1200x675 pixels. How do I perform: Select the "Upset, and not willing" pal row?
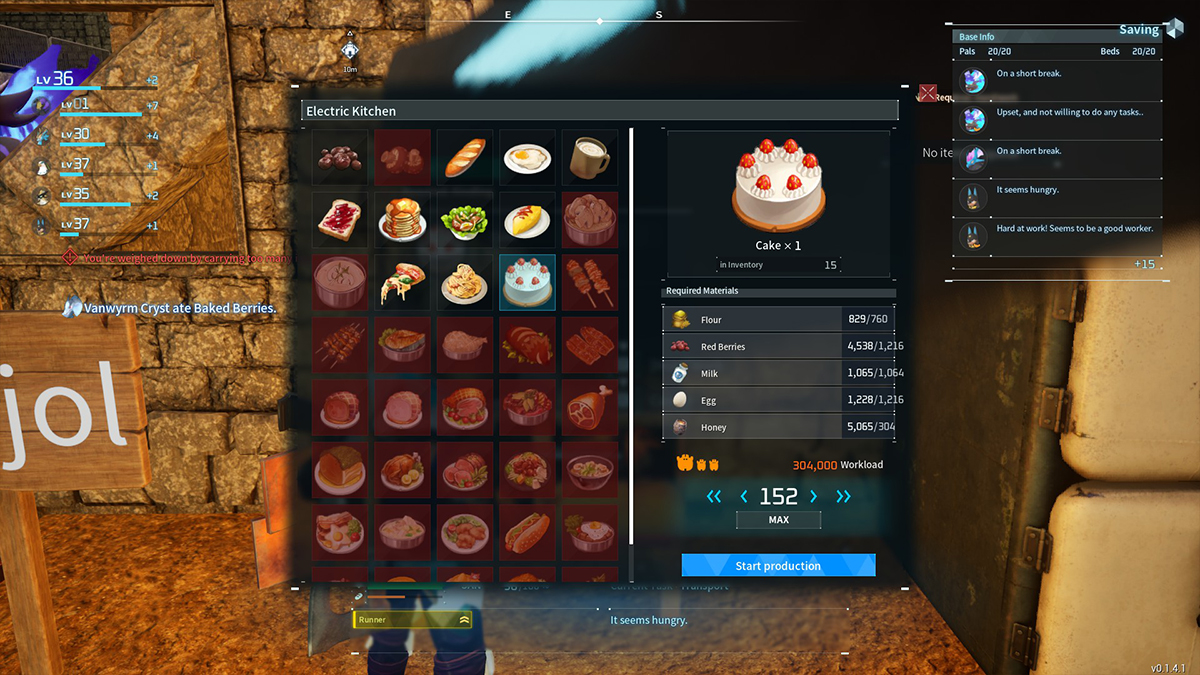(1058, 120)
